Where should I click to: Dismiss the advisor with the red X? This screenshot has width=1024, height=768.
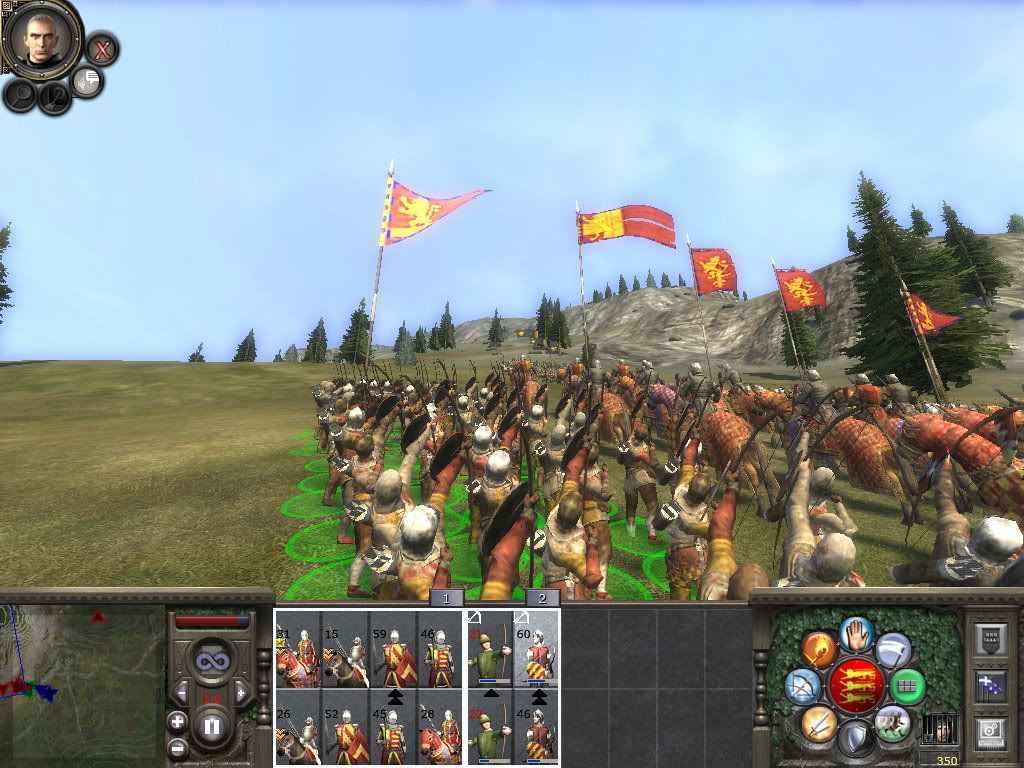pos(101,48)
